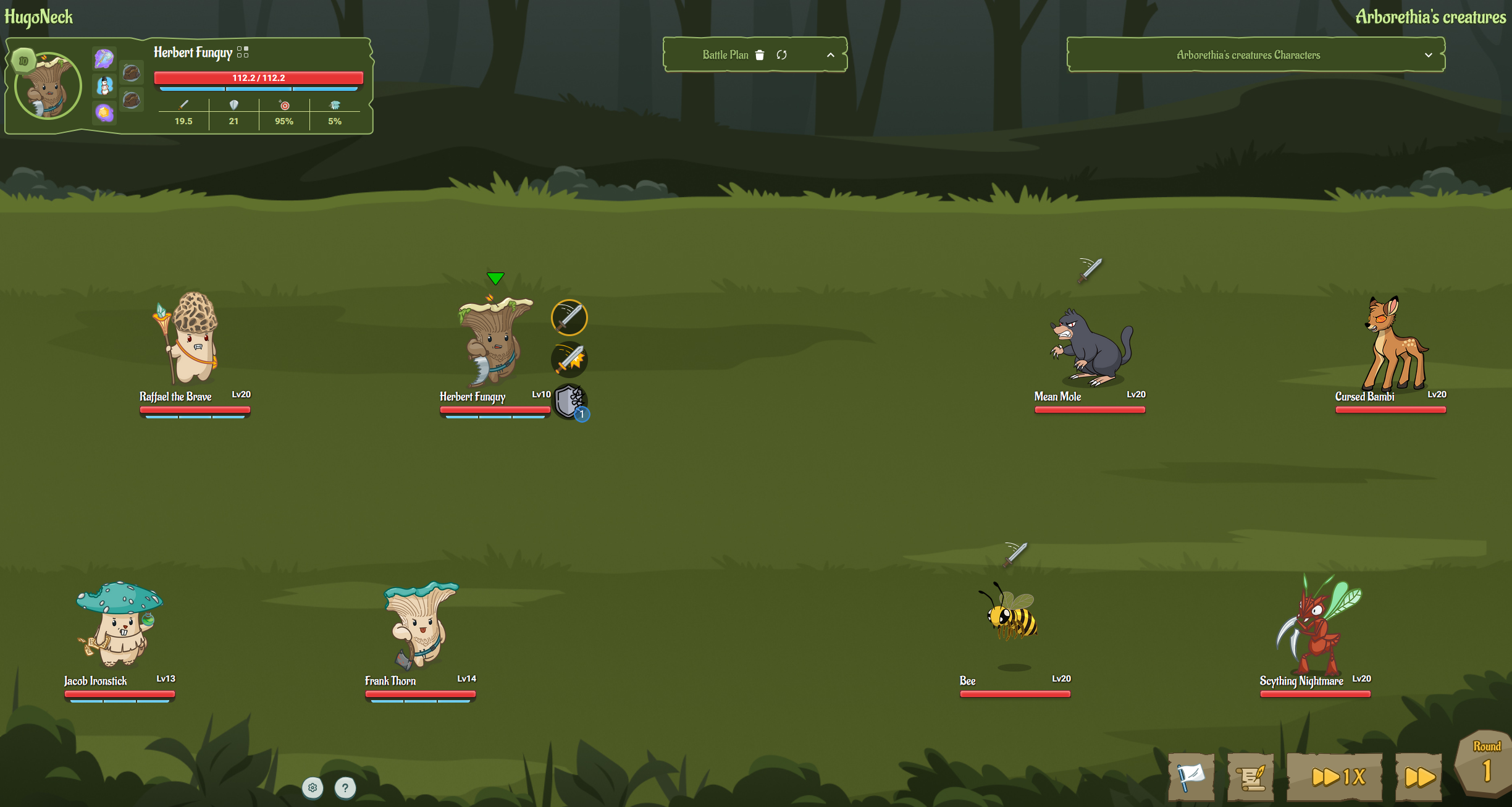This screenshot has width=1512, height=807.
Task: Activate the spiked shield ability
Action: [569, 402]
